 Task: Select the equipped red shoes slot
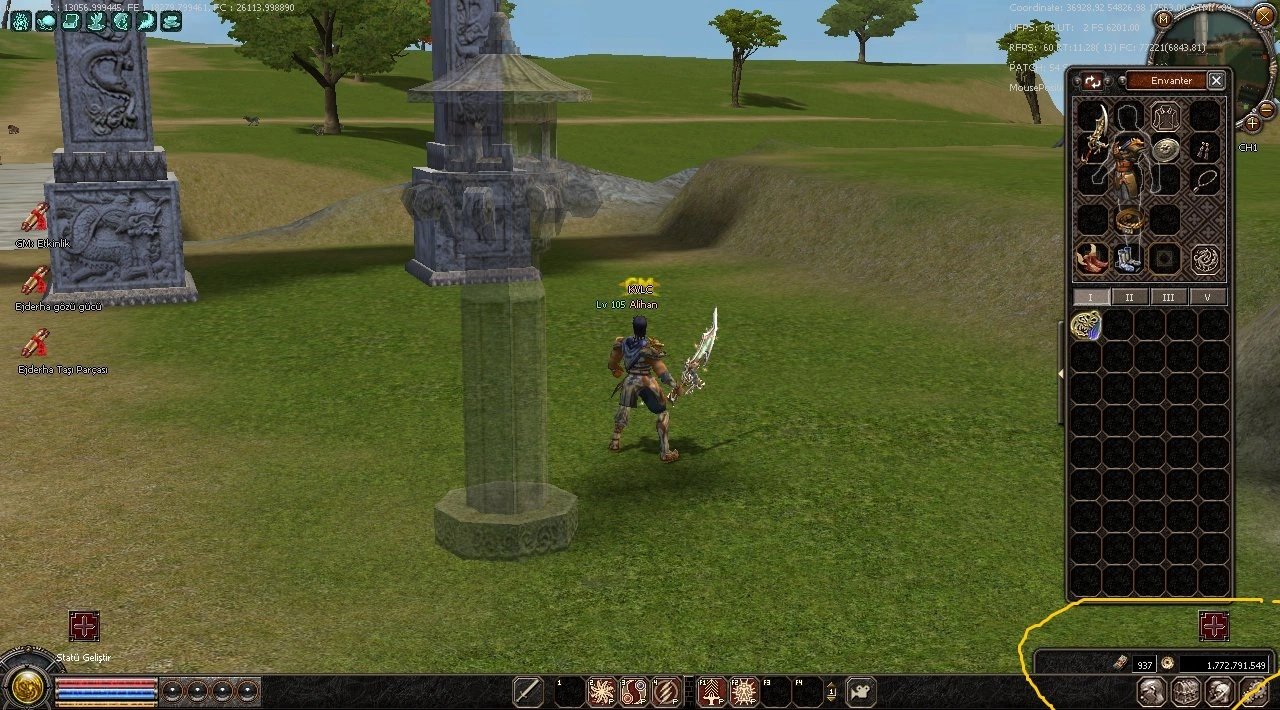1091,259
